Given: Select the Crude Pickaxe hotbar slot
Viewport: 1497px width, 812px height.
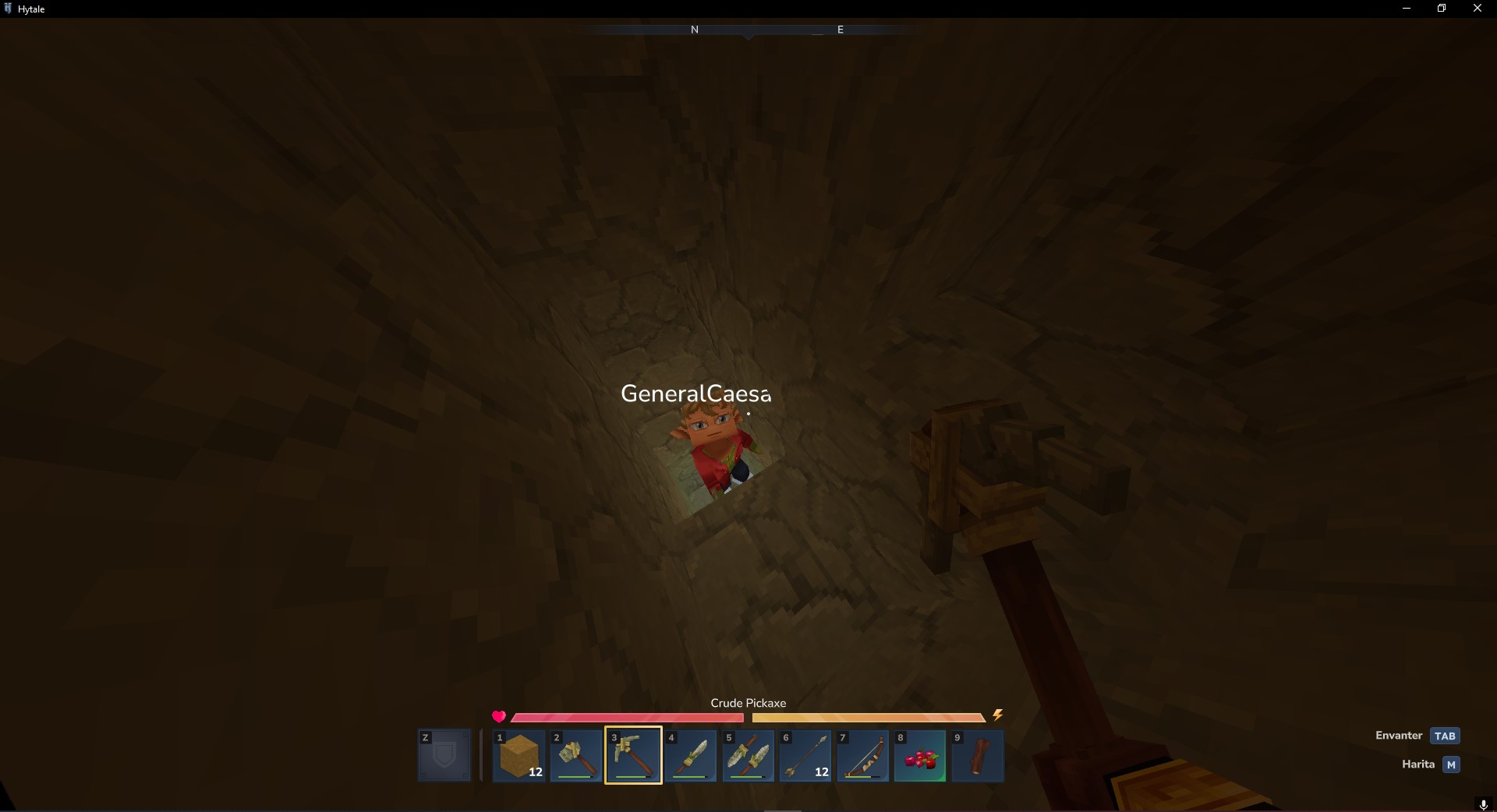Looking at the screenshot, I should click(633, 755).
